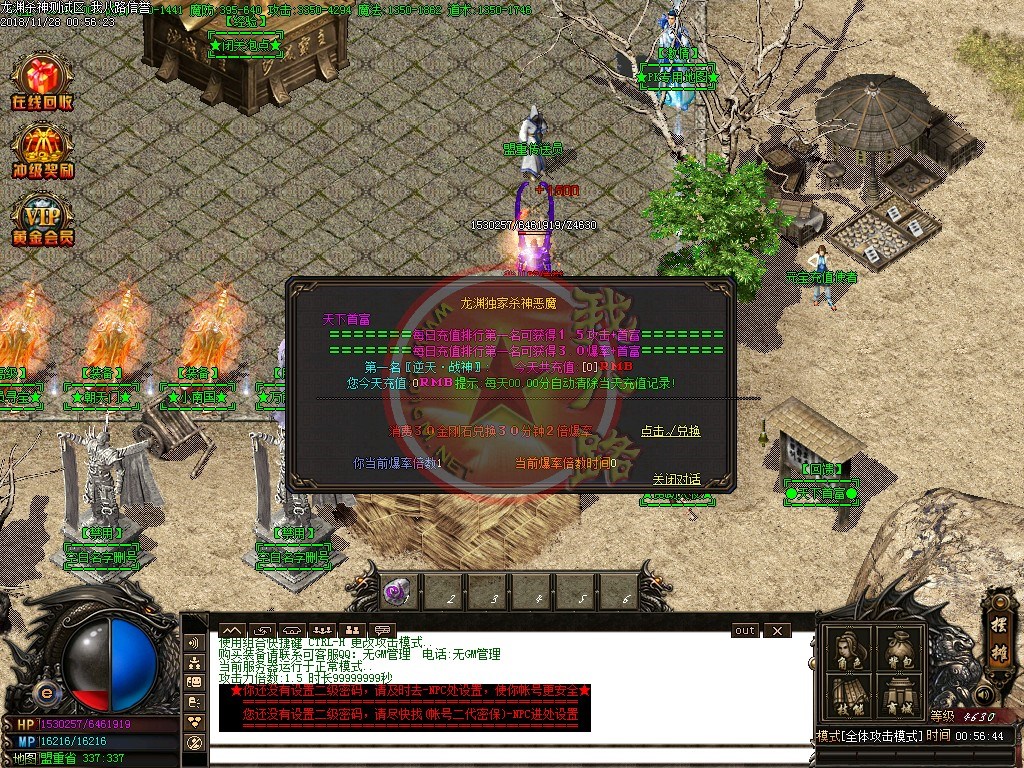Select the mountain-peak chat channel tab
Screen dimensions: 1024x768
[x=231, y=630]
